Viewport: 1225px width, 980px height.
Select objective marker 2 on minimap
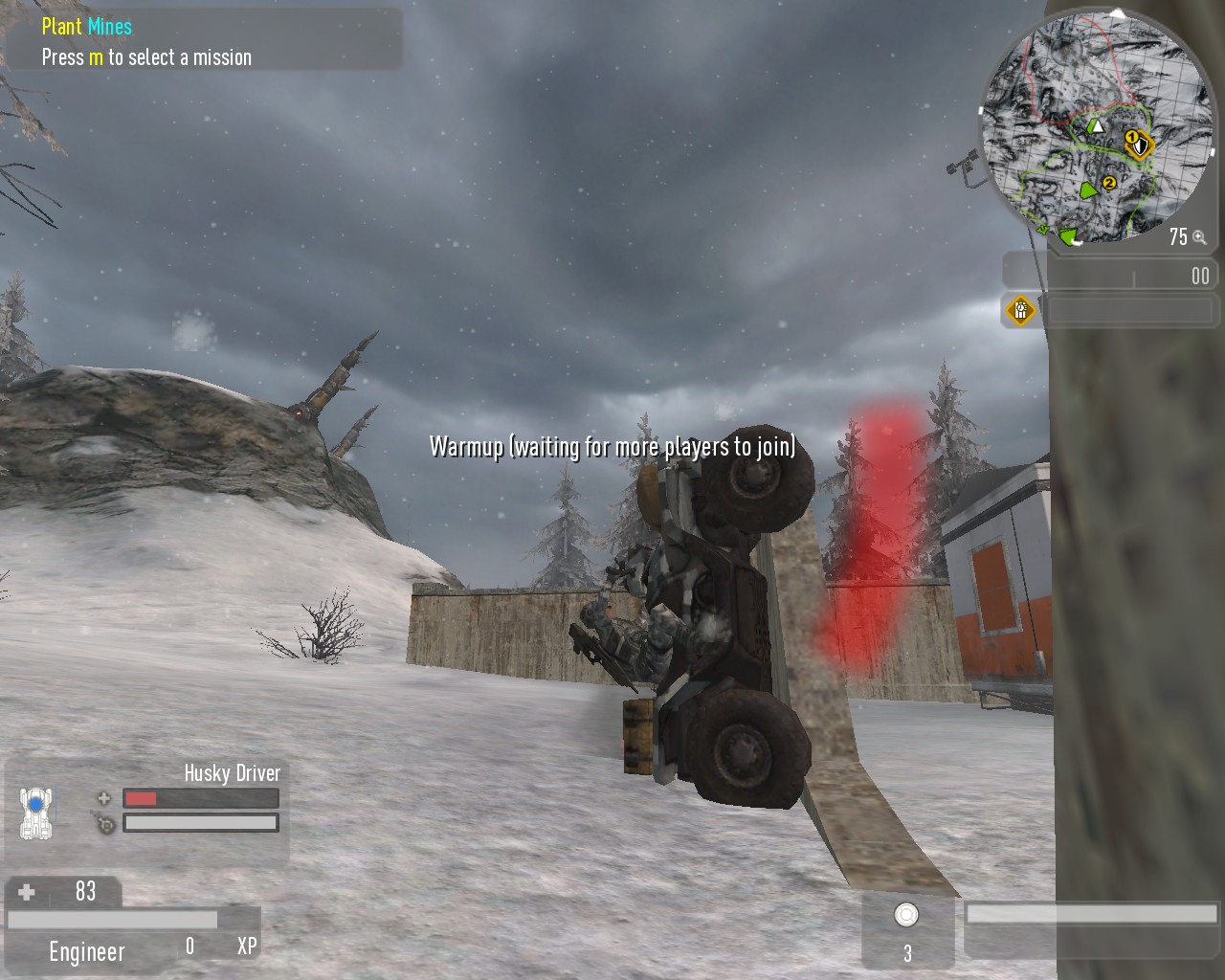(1109, 182)
